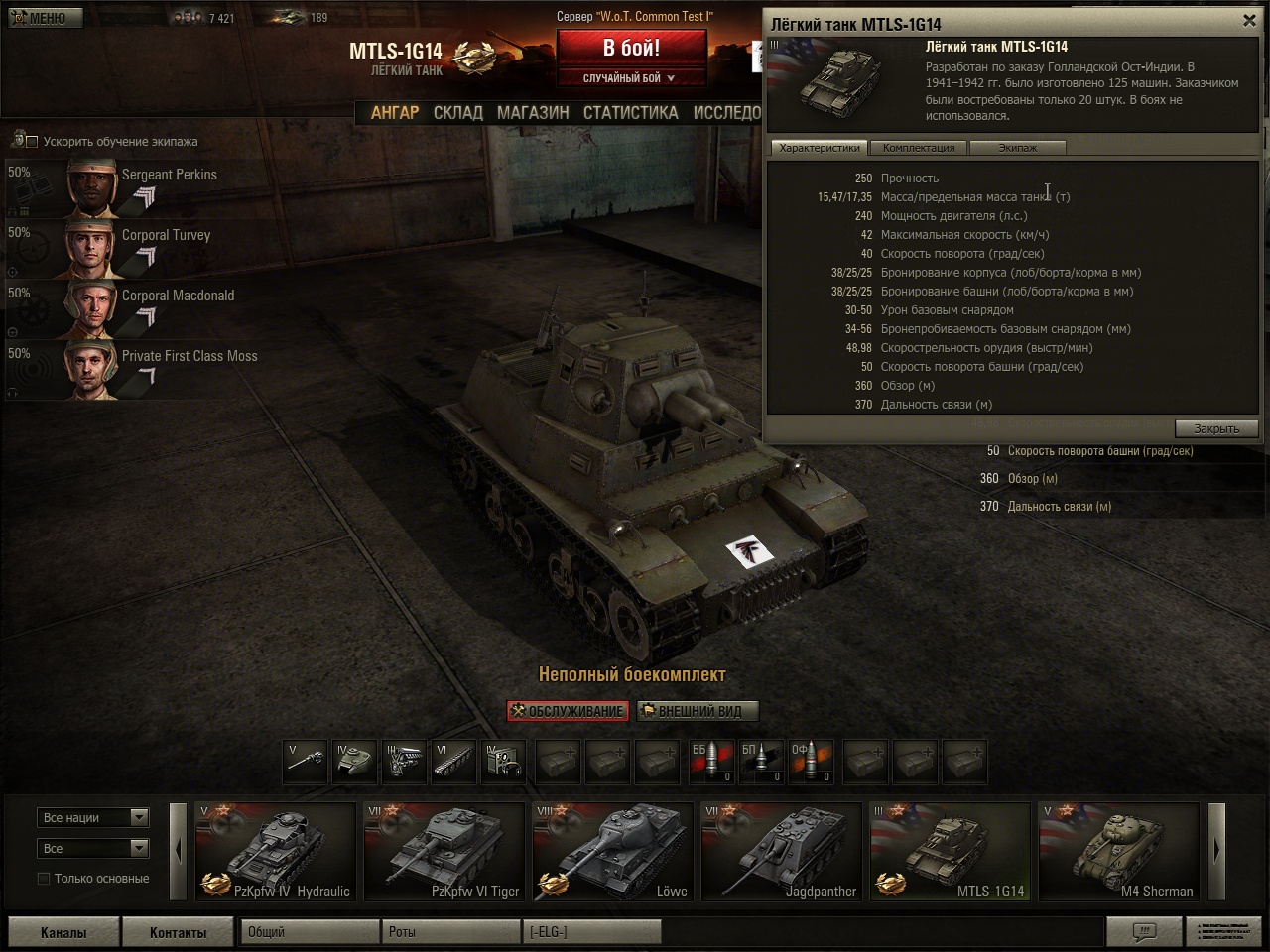Show the СТАТИСТИКА page
The height and width of the screenshot is (952, 1270).
[630, 113]
